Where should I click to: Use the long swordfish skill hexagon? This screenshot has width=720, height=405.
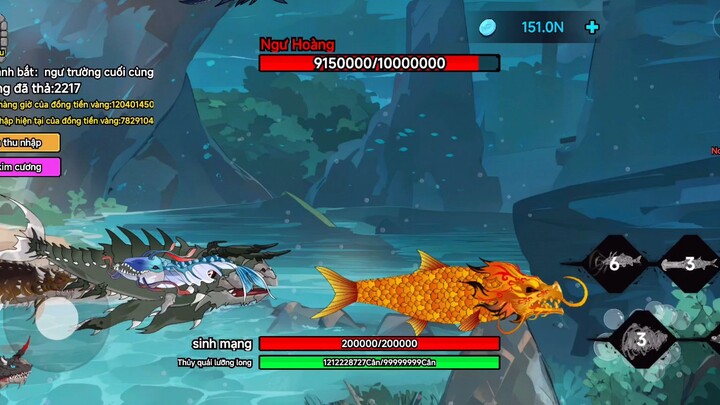[690, 263]
